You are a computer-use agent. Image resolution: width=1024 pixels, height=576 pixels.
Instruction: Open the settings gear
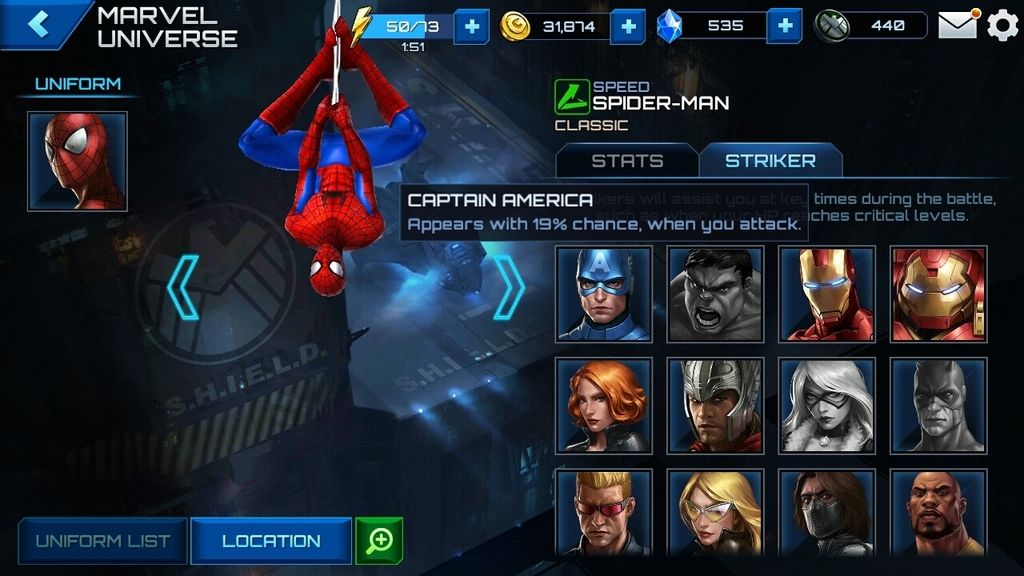[x=1002, y=25]
